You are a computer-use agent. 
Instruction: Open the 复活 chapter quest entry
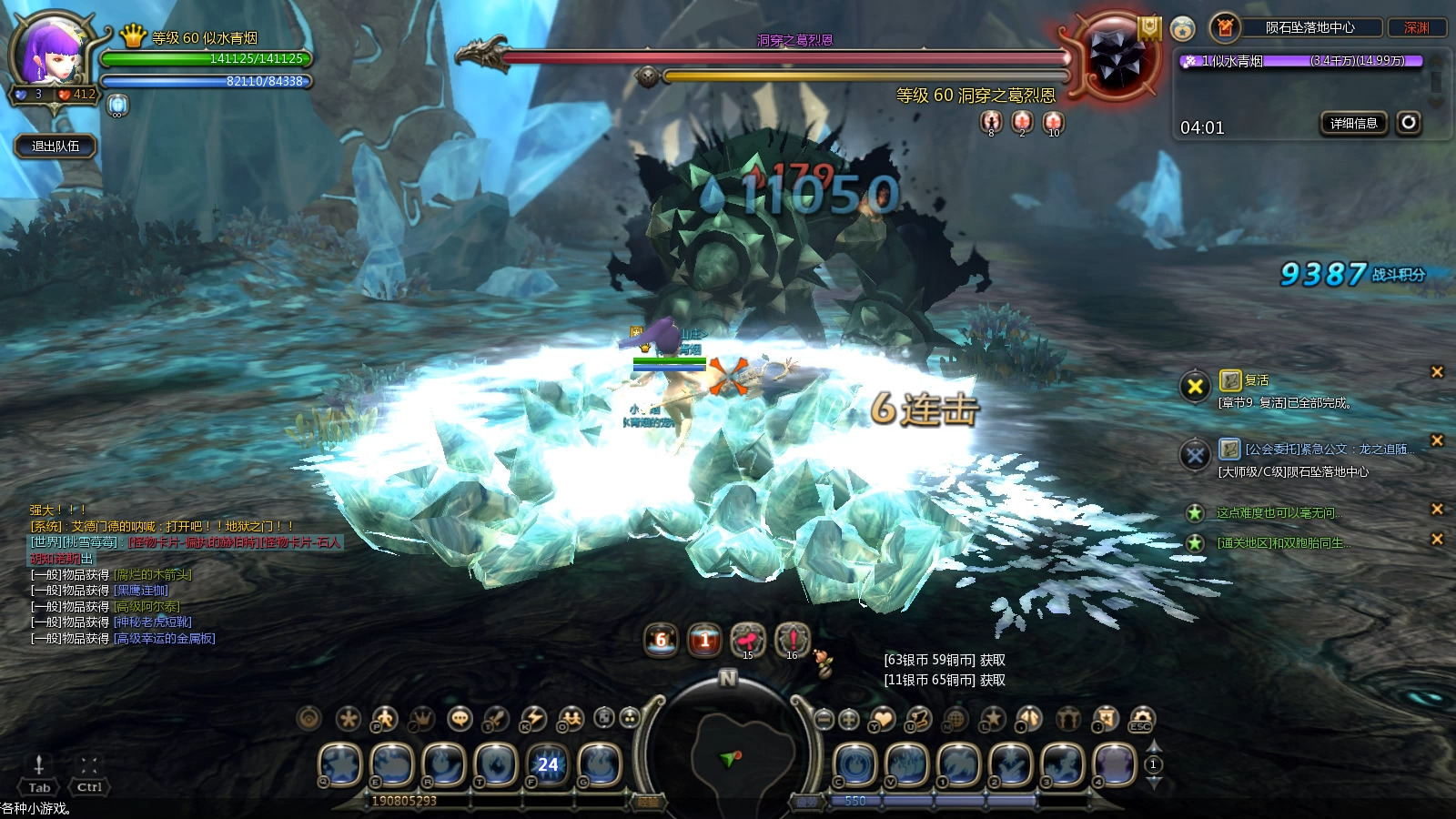[1256, 380]
